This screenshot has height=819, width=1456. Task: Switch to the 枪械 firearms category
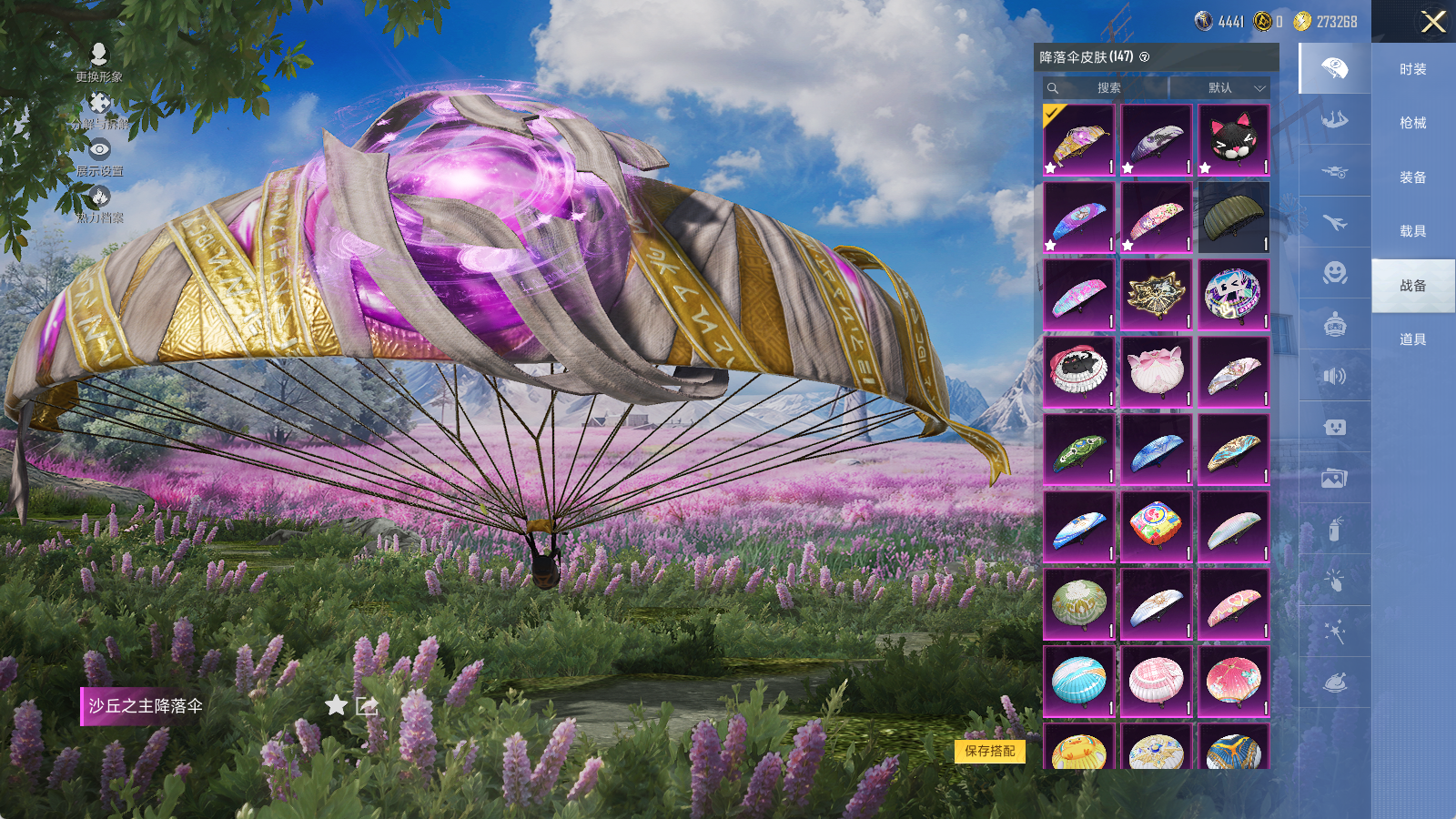[x=1412, y=123]
